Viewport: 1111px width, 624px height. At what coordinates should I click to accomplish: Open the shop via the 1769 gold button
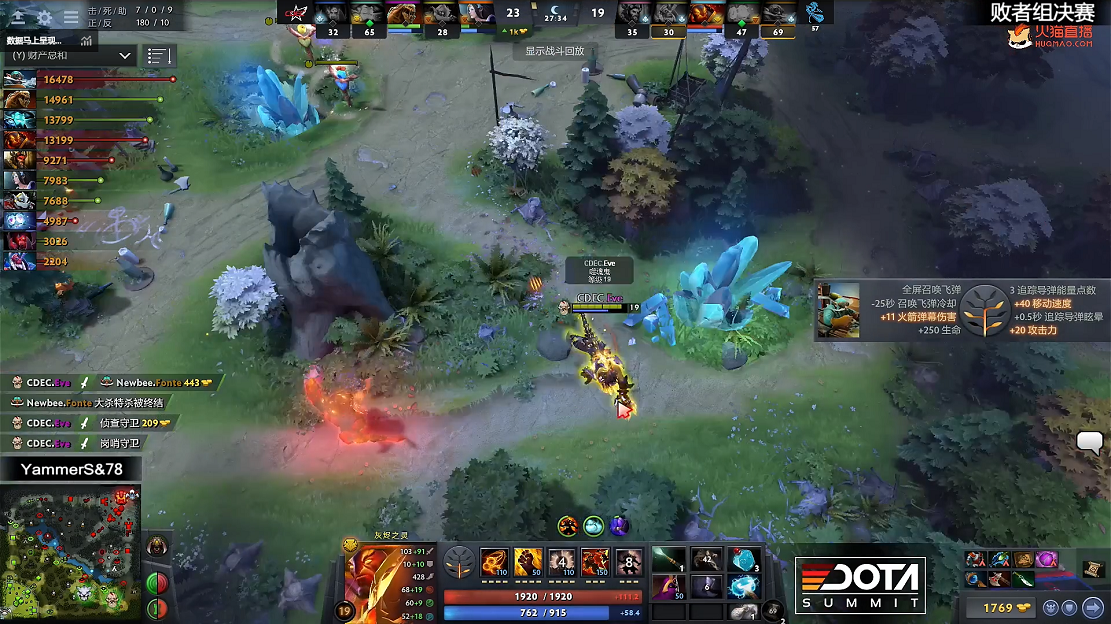pos(998,607)
